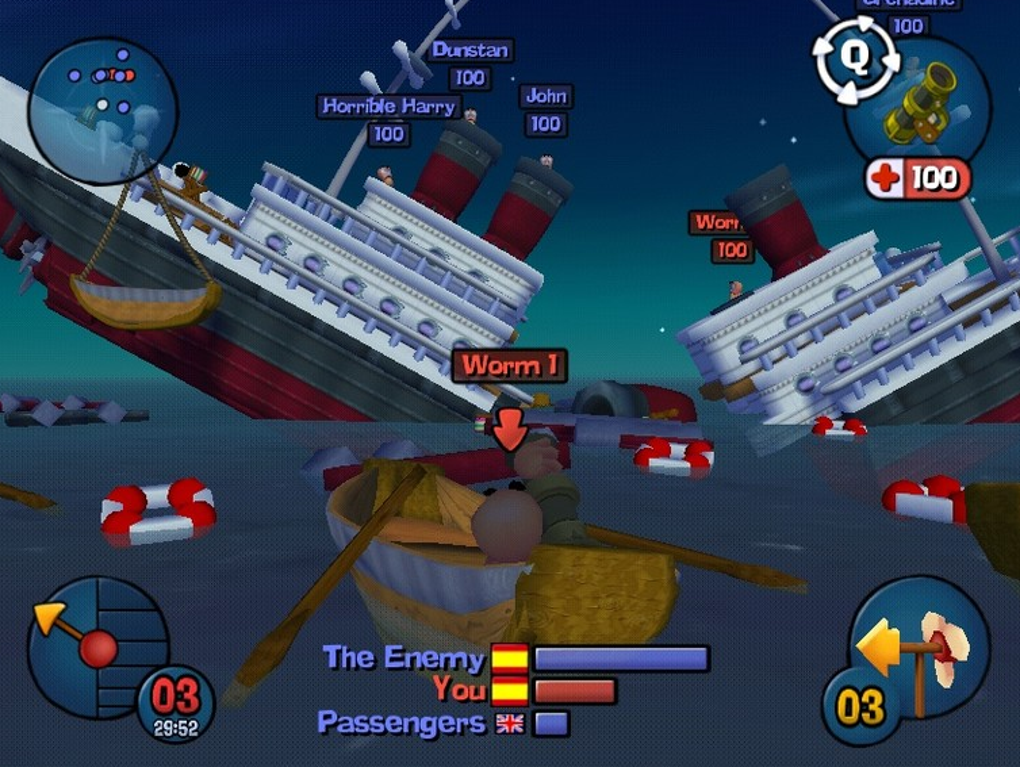Click the circular radar minimap
The width and height of the screenshot is (1020, 767).
coord(102,110)
